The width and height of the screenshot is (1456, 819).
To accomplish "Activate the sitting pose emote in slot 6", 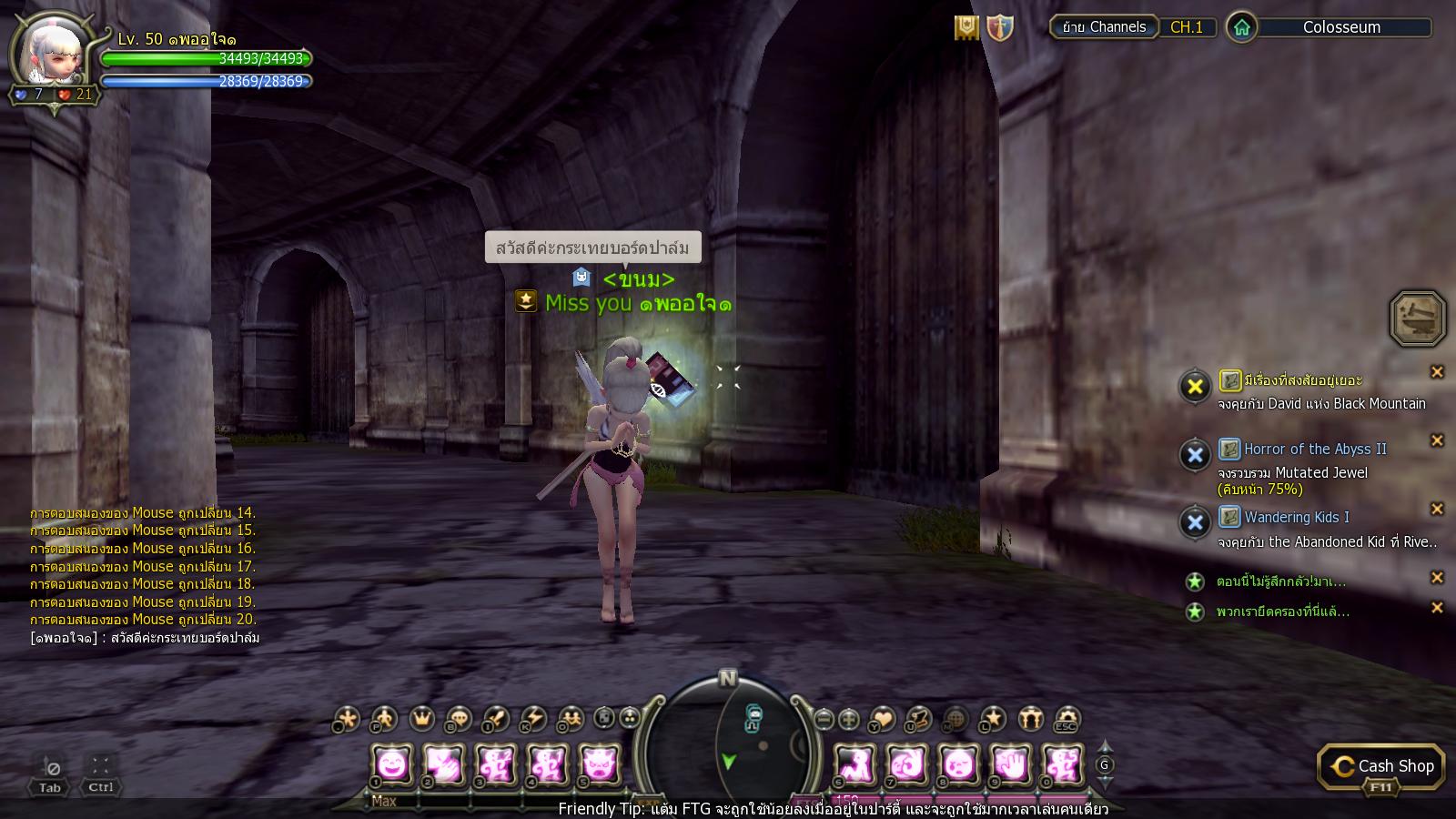I will tap(855, 763).
